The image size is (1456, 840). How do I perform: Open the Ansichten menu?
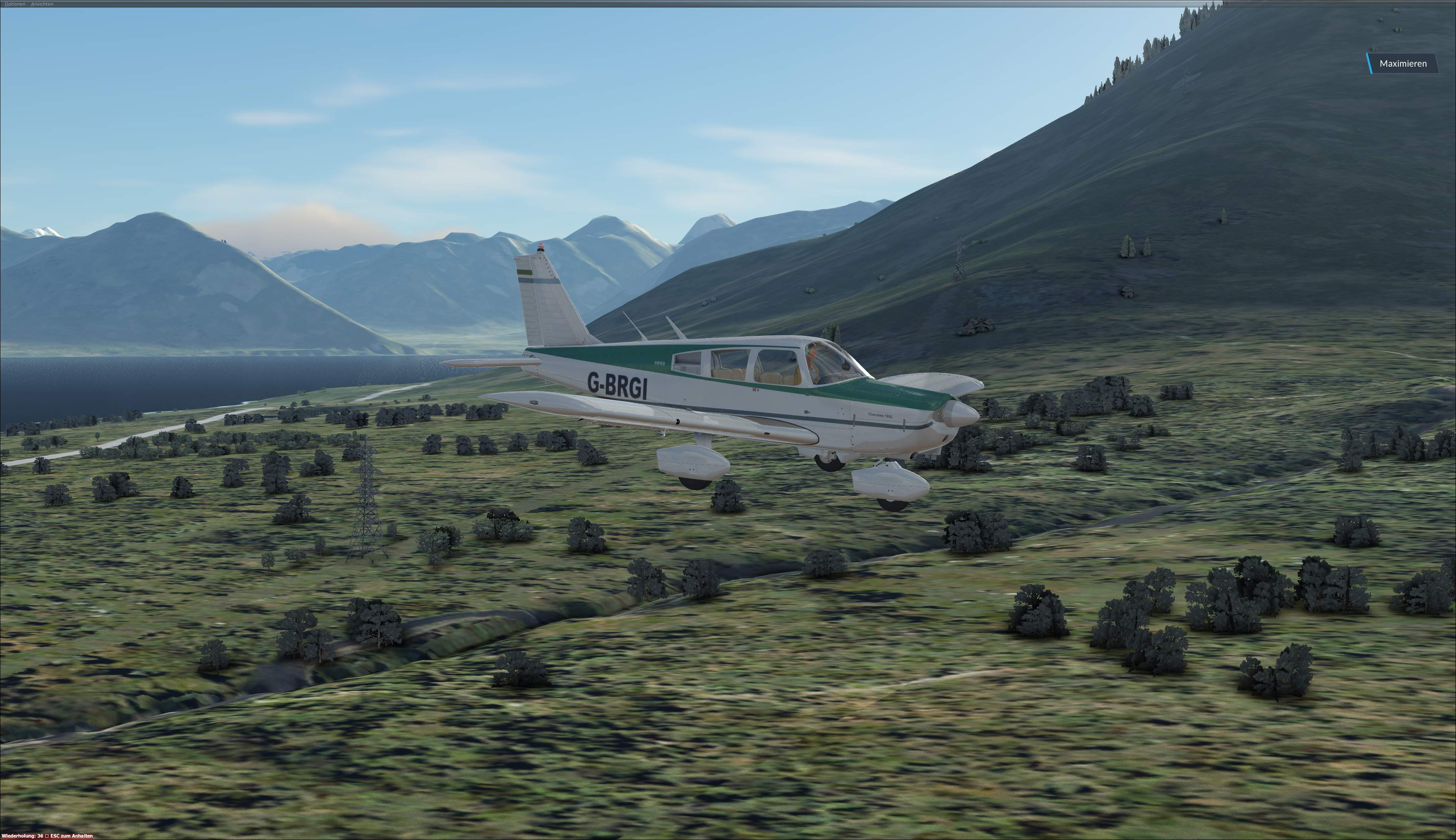click(42, 4)
